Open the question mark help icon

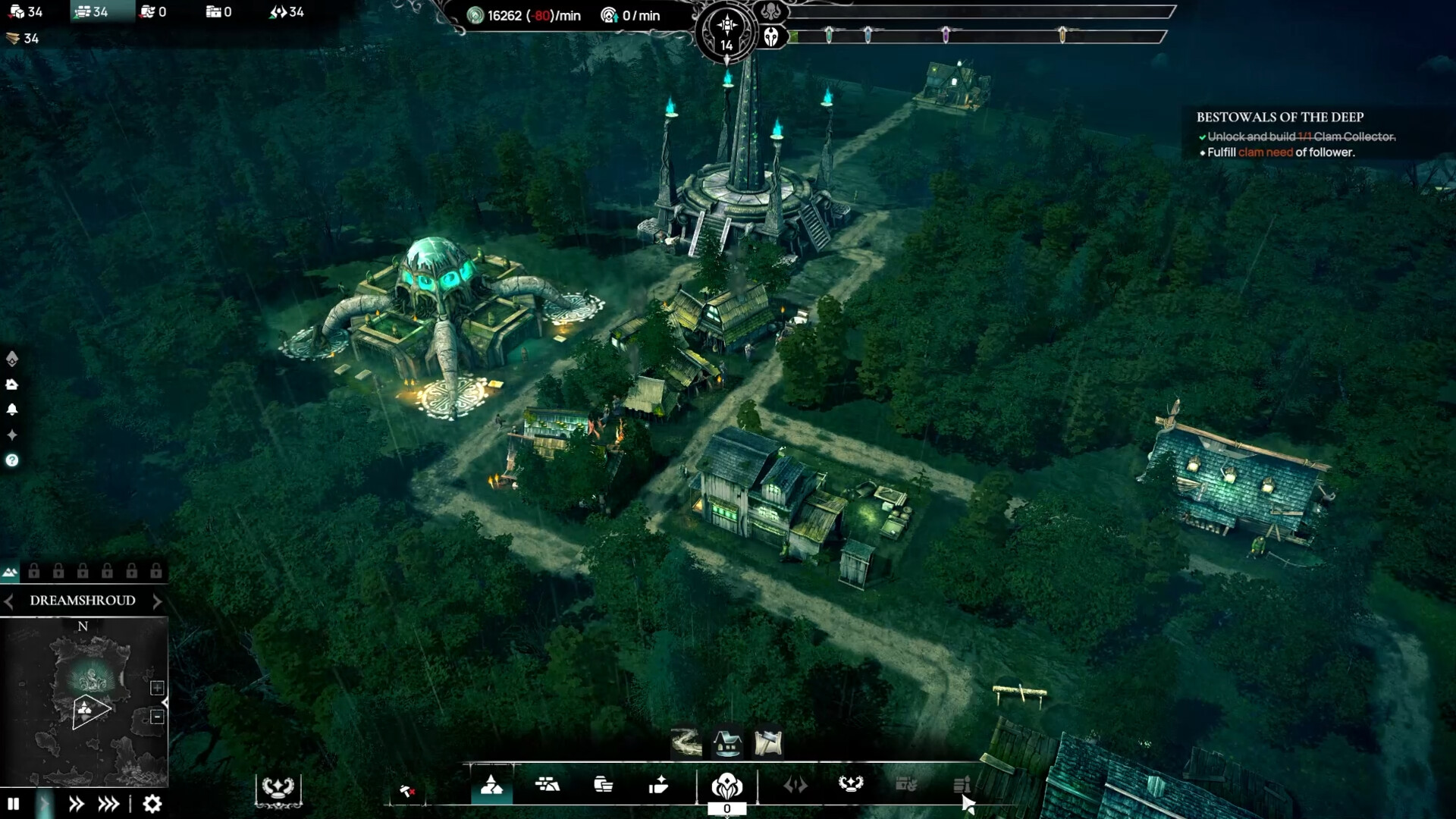(12, 460)
